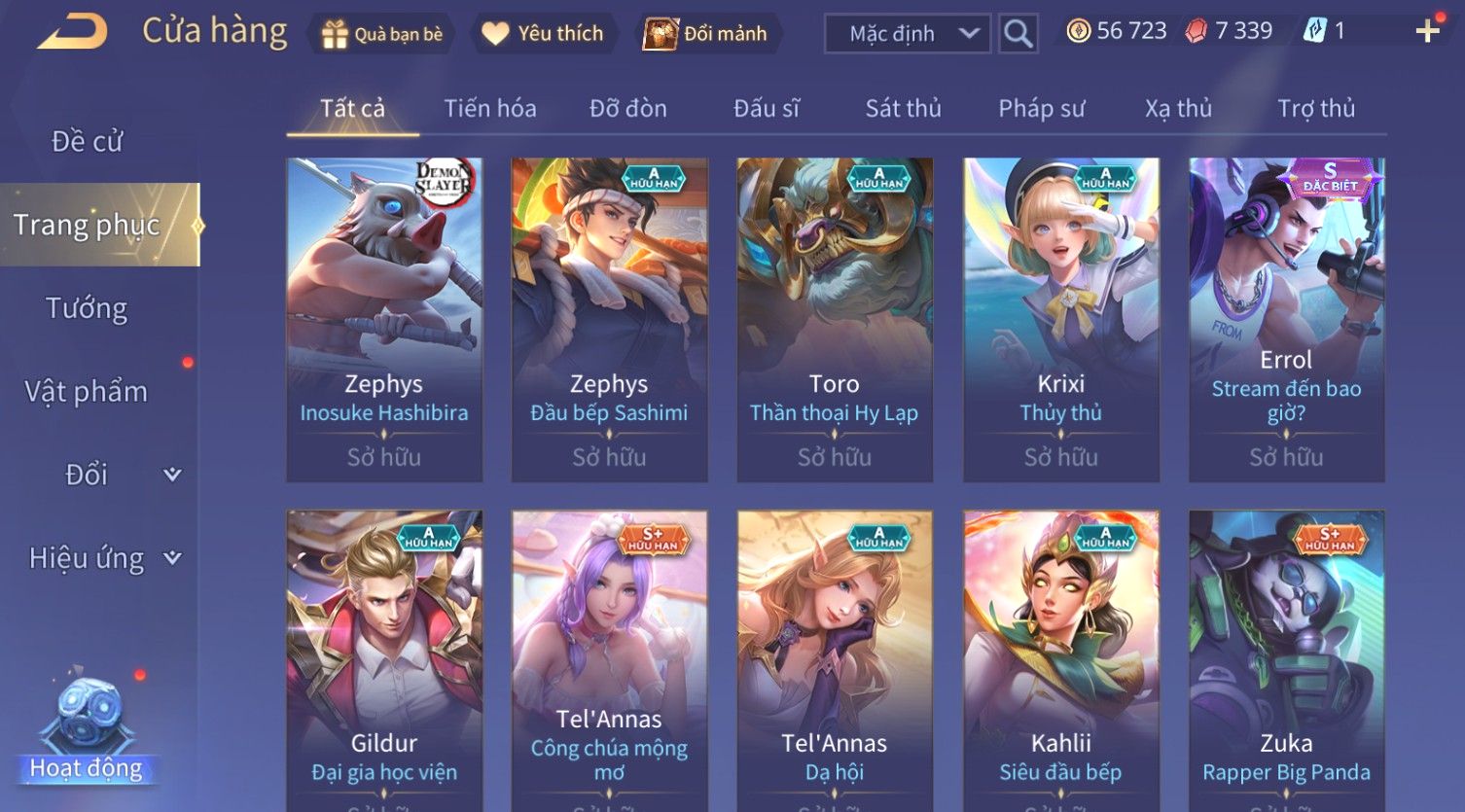Open the Hoạt động events button

pos(88,729)
